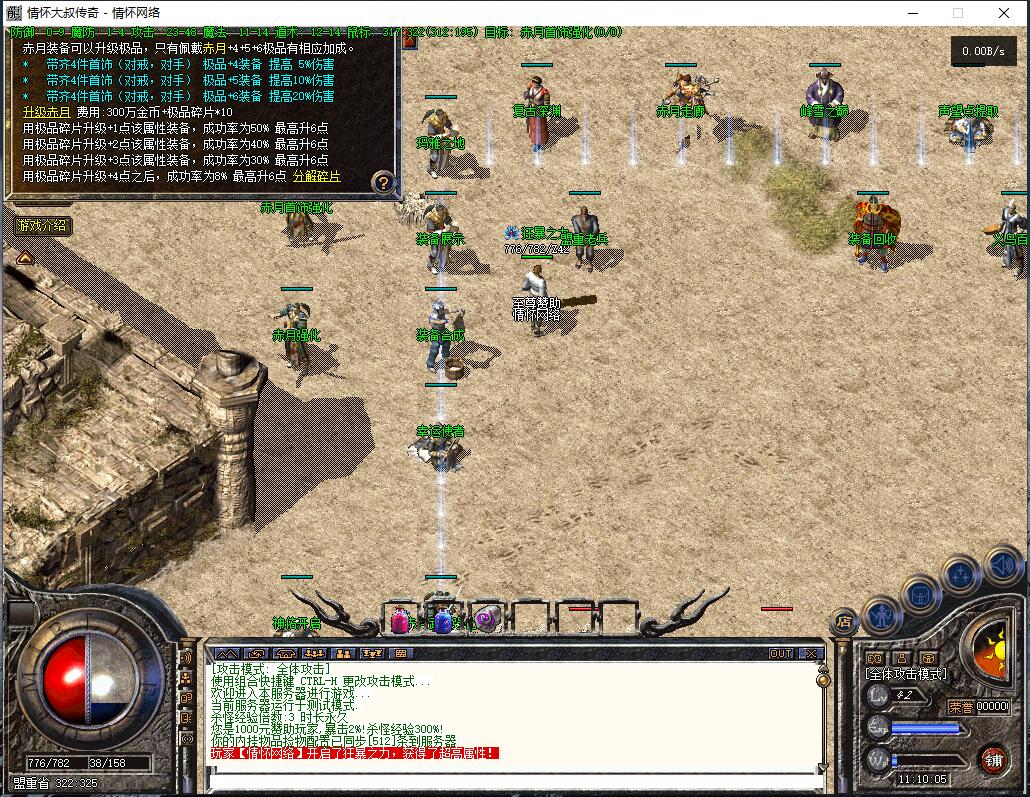Click the 全体攻击模式 attack mode label
This screenshot has height=797, width=1030.
point(906,674)
